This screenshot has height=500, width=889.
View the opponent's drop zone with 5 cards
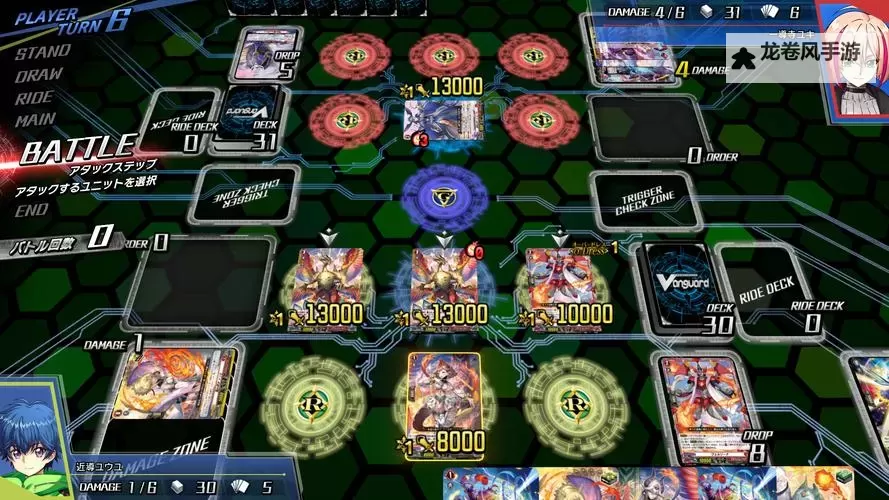tap(266, 53)
